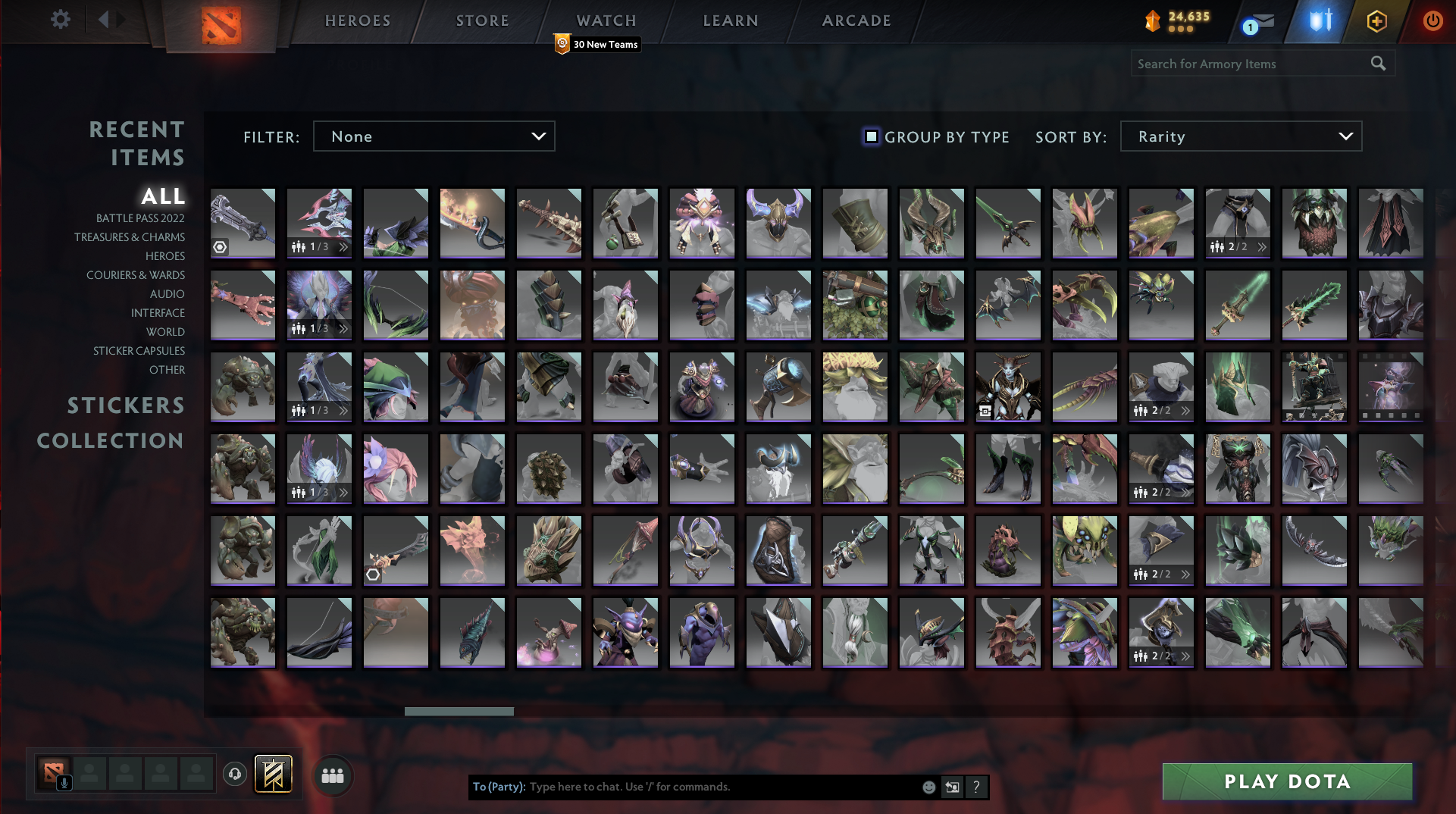The width and height of the screenshot is (1456, 814).
Task: Open the Filter dropdown set to None
Action: click(434, 136)
